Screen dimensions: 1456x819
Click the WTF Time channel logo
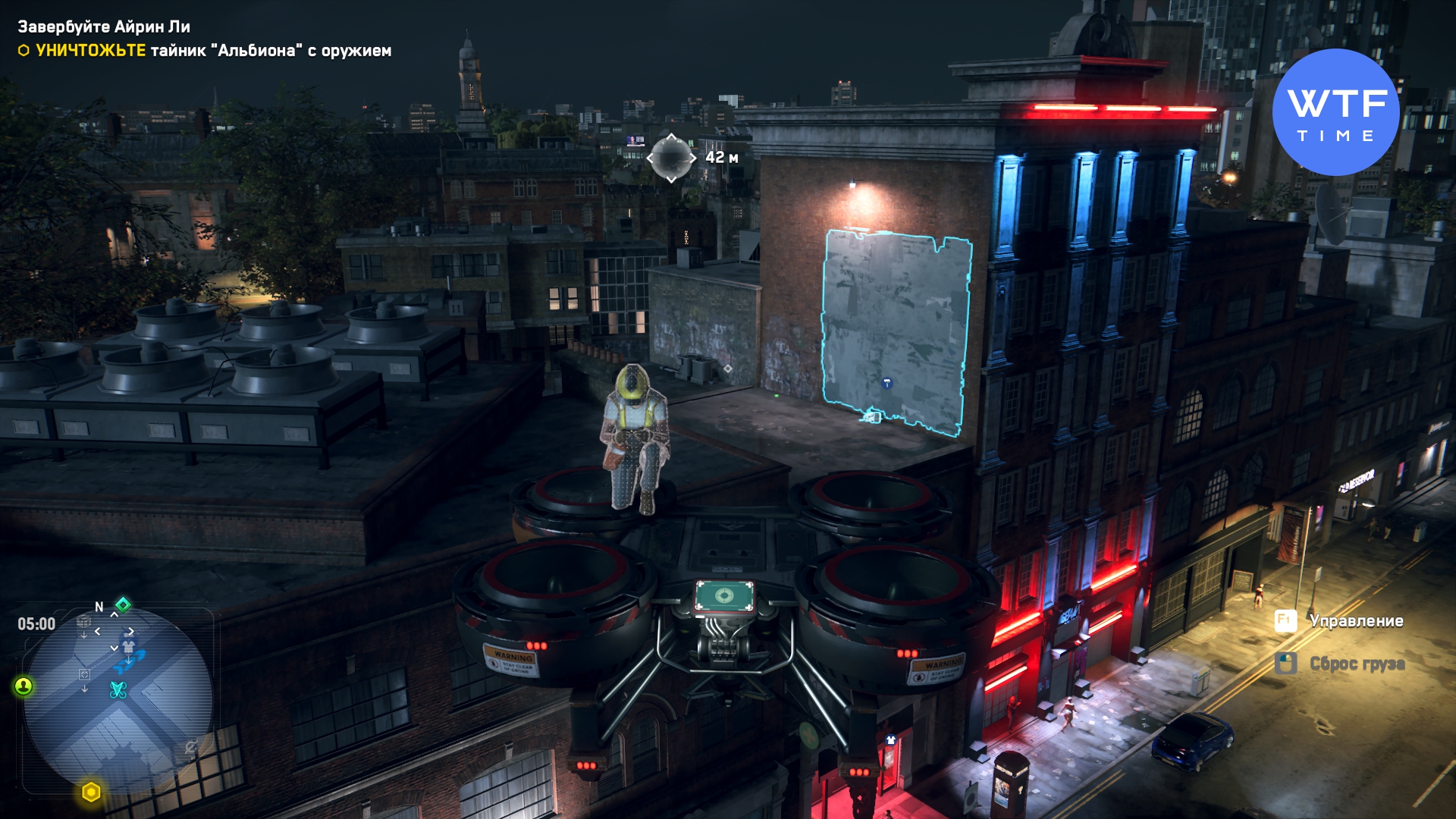(1335, 112)
